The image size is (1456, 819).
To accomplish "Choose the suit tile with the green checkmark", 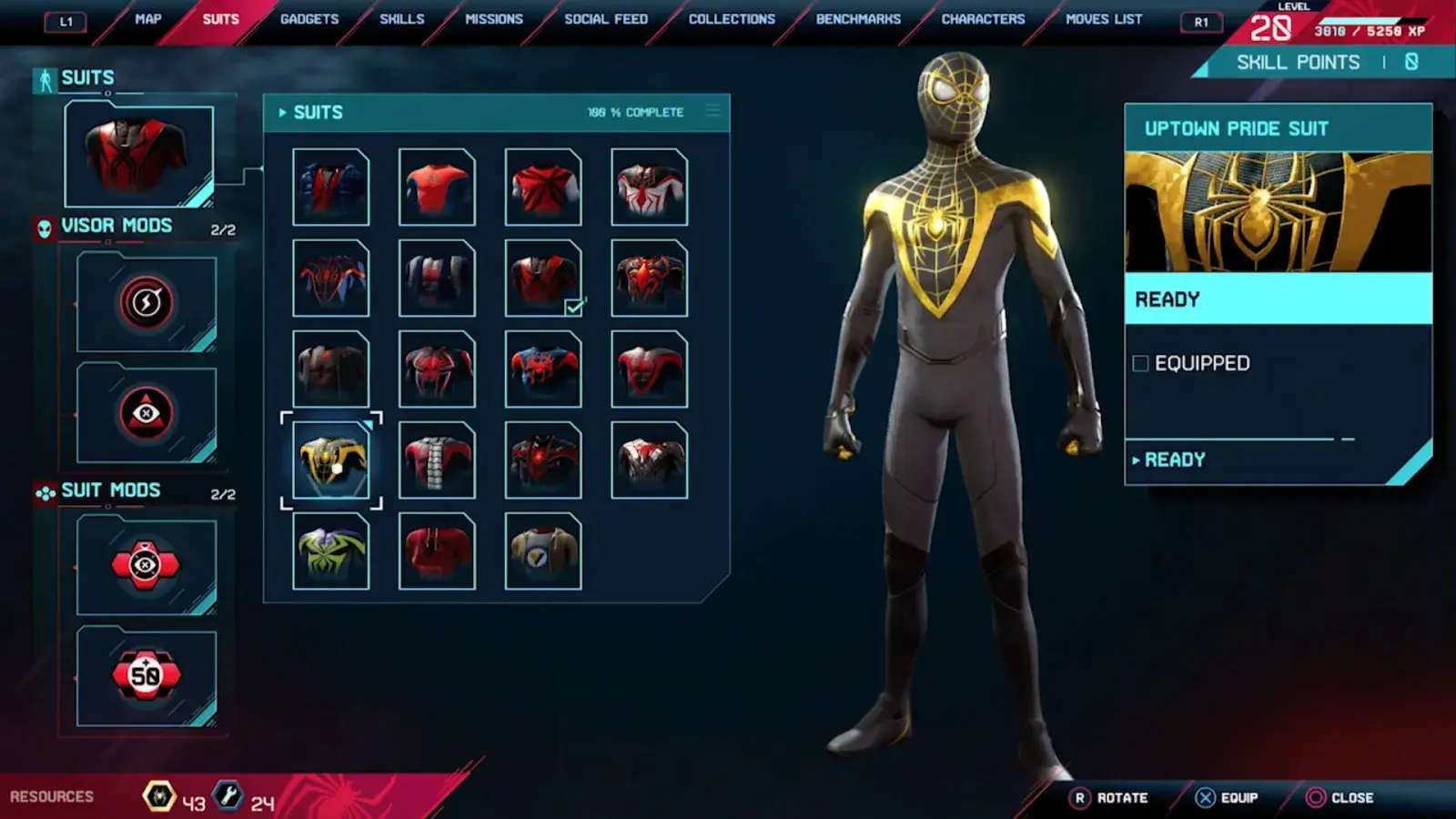I will tap(543, 278).
